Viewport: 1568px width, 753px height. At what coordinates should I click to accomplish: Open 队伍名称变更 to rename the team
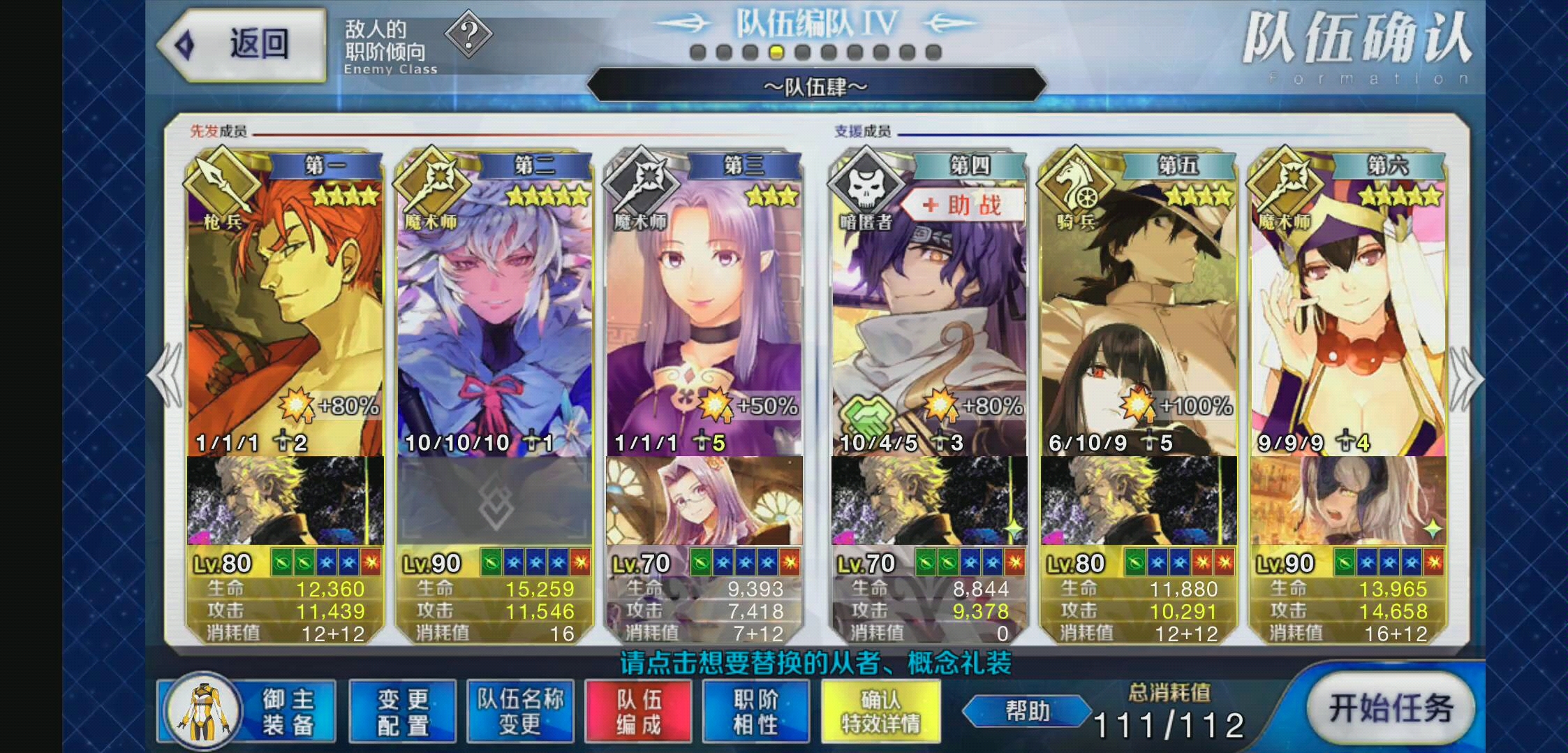coord(520,710)
